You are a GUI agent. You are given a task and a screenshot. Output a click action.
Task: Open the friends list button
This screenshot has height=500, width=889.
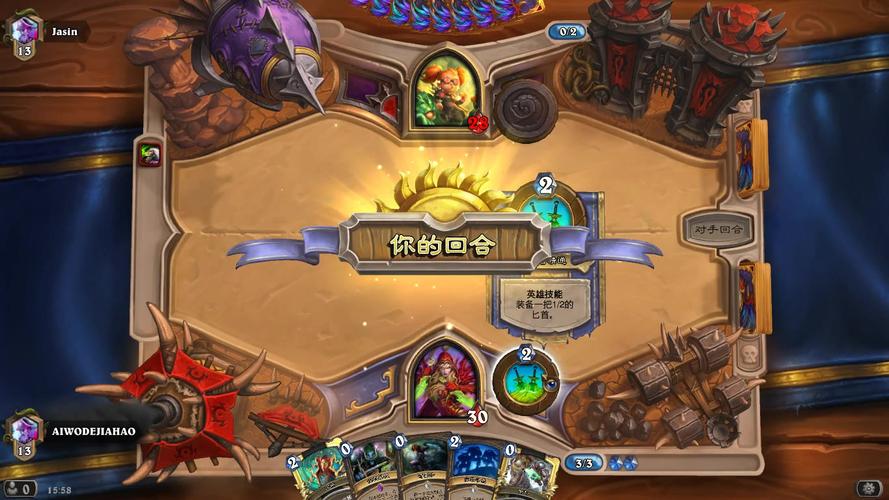pos(18,489)
